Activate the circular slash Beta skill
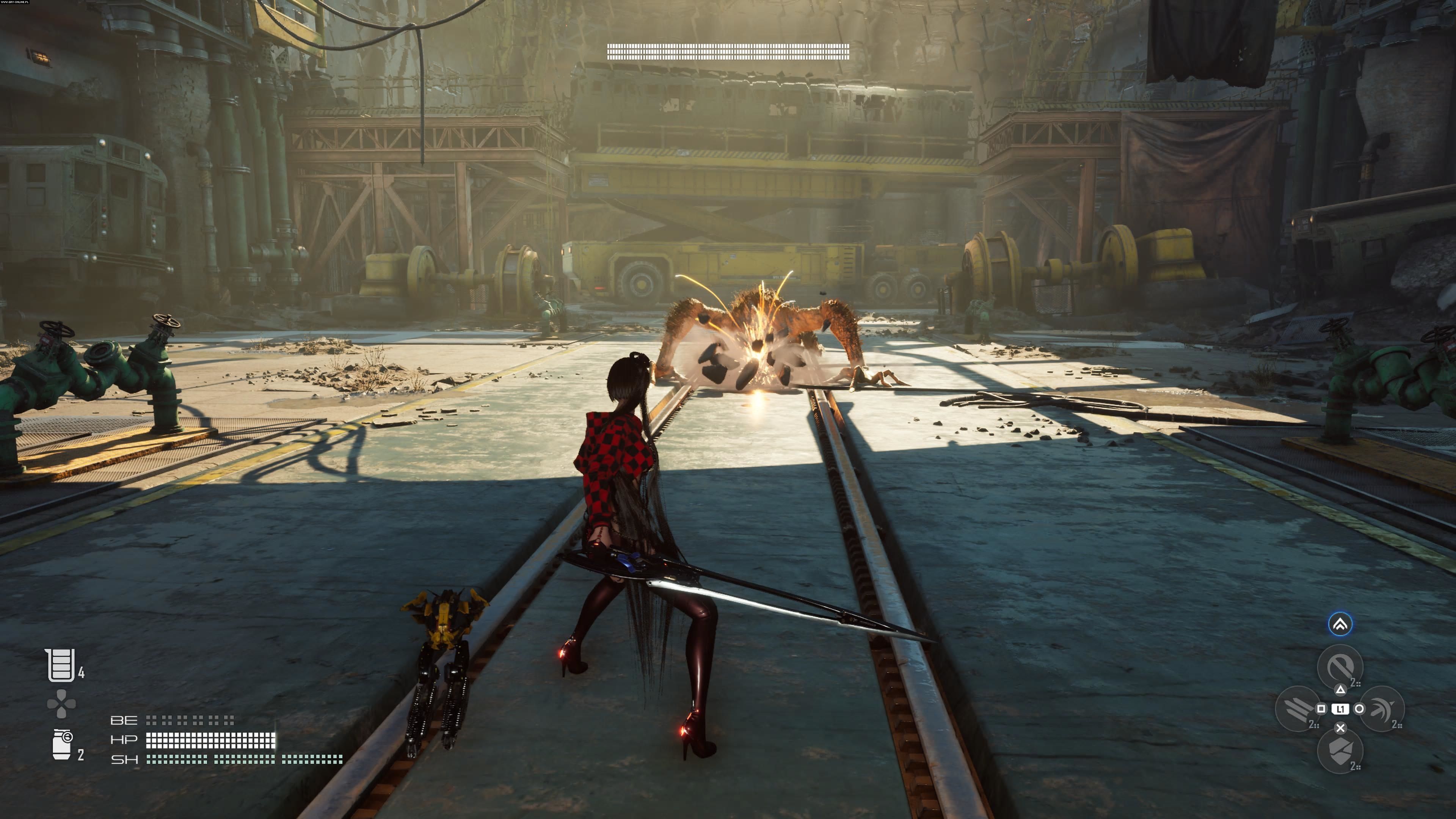The image size is (1456, 819). [x=1340, y=667]
